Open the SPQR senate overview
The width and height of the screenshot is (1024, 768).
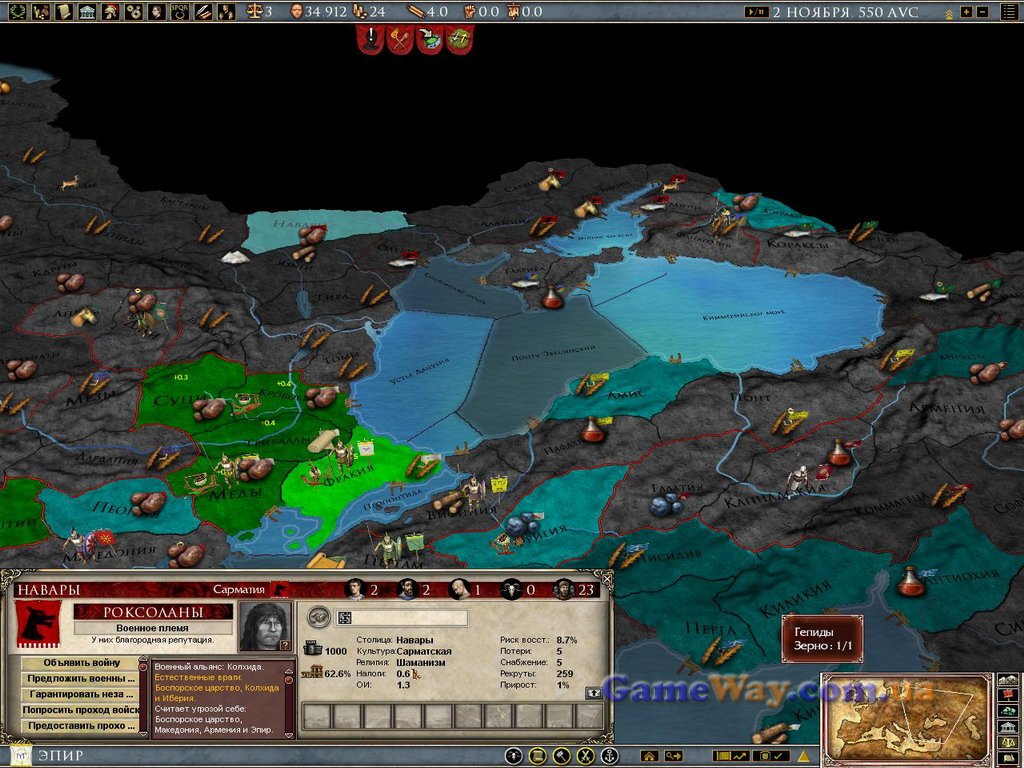click(180, 12)
